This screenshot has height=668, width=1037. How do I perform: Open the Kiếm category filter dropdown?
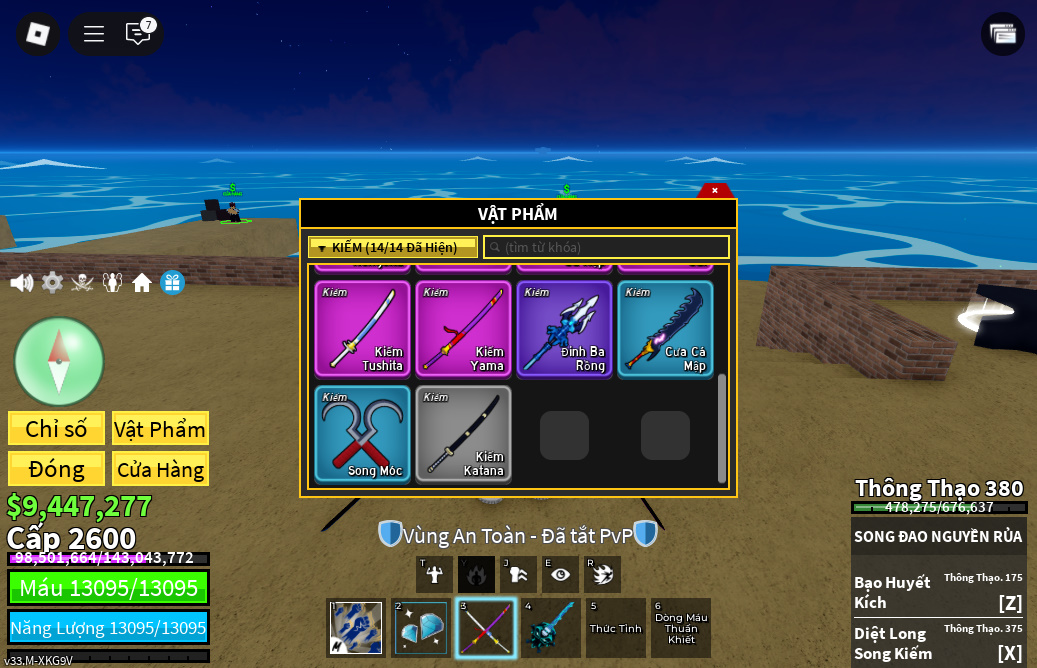(x=392, y=247)
